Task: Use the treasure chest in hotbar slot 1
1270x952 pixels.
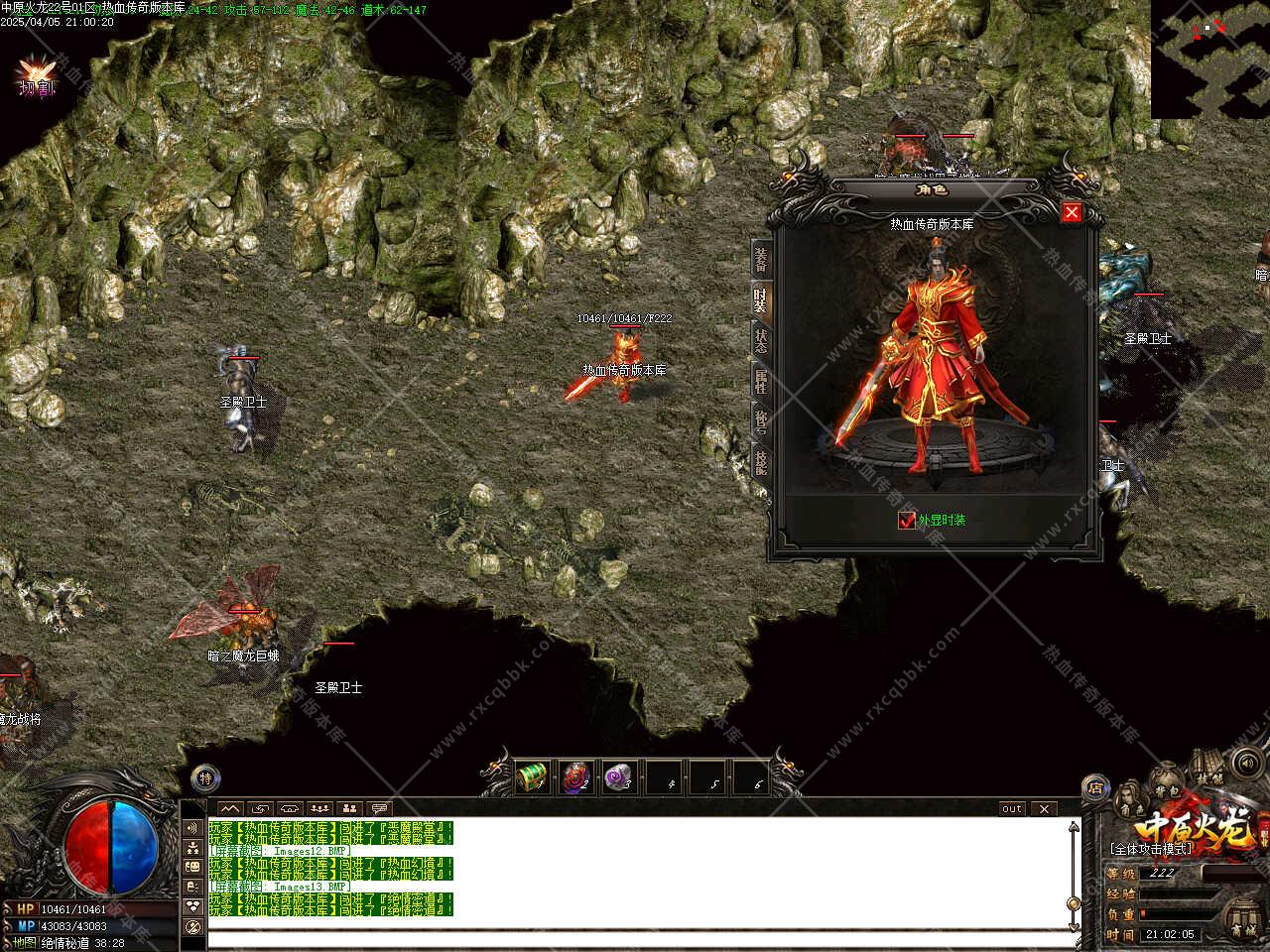Action: point(533,776)
